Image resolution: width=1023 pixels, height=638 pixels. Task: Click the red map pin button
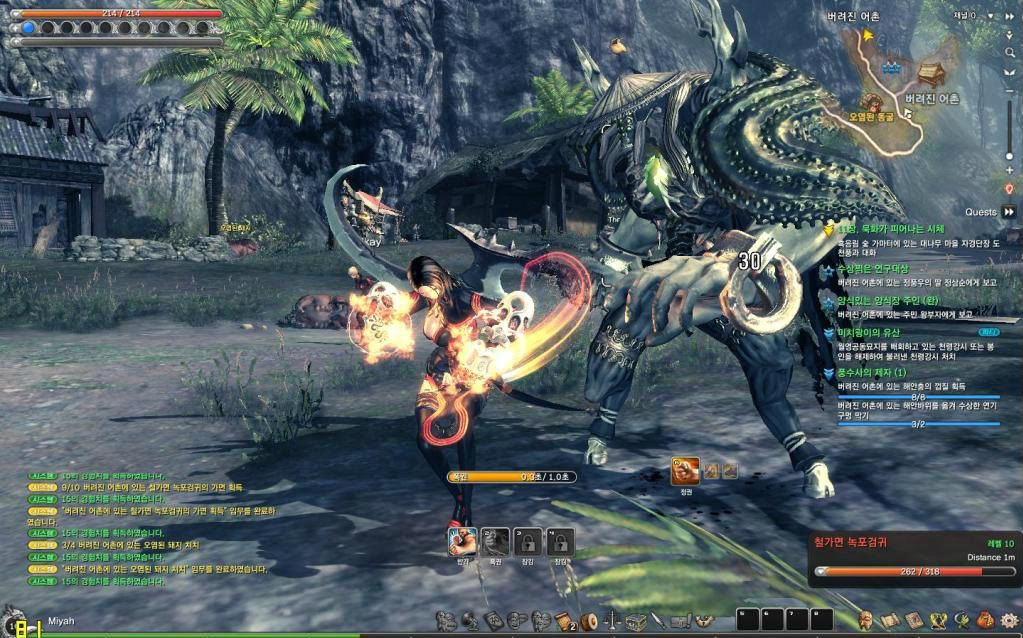1009,188
